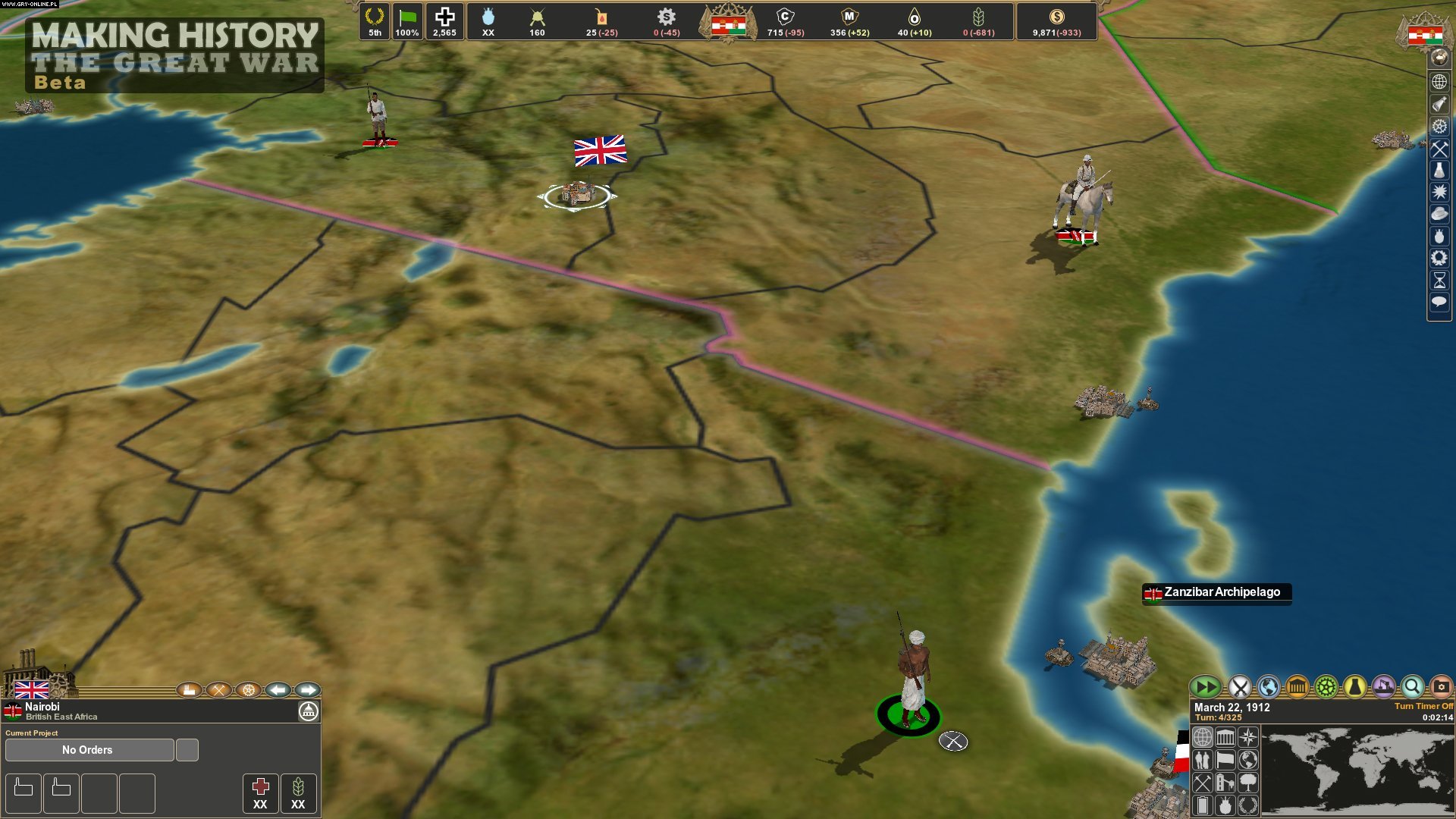Toggle the minimap resources tree view
The width and height of the screenshot is (1456, 819).
tap(1248, 784)
